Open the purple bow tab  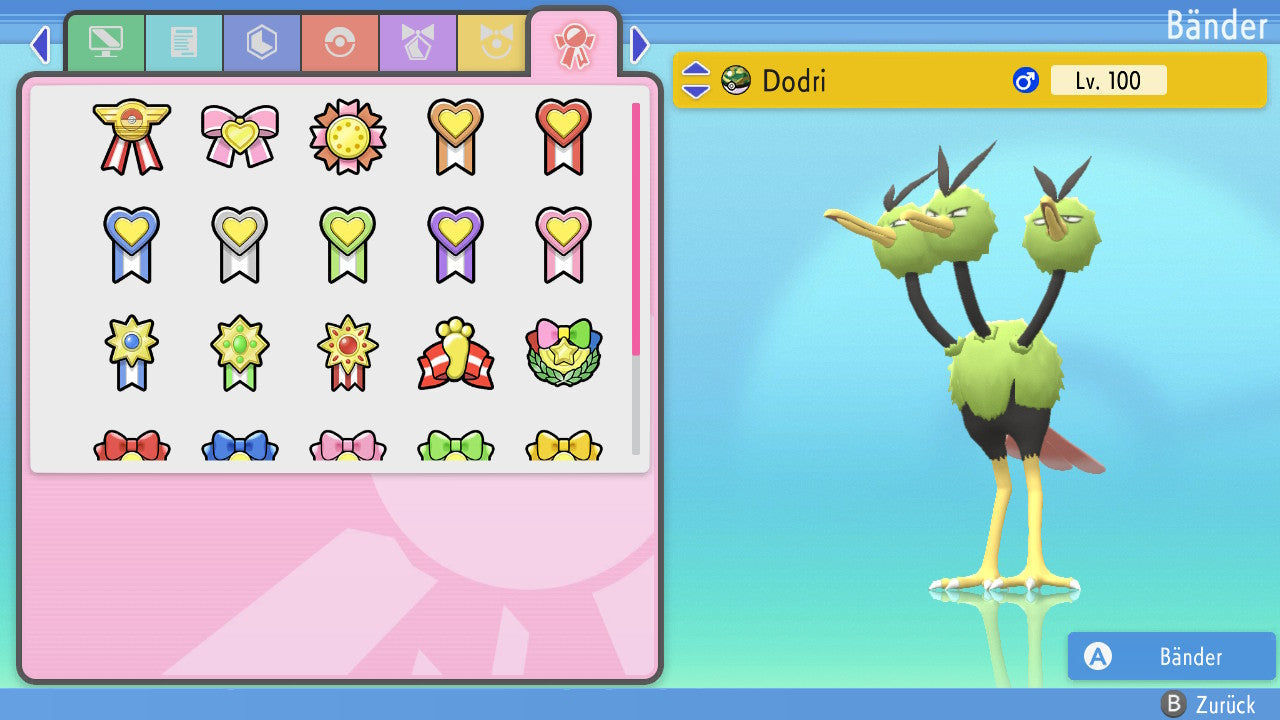pos(418,43)
